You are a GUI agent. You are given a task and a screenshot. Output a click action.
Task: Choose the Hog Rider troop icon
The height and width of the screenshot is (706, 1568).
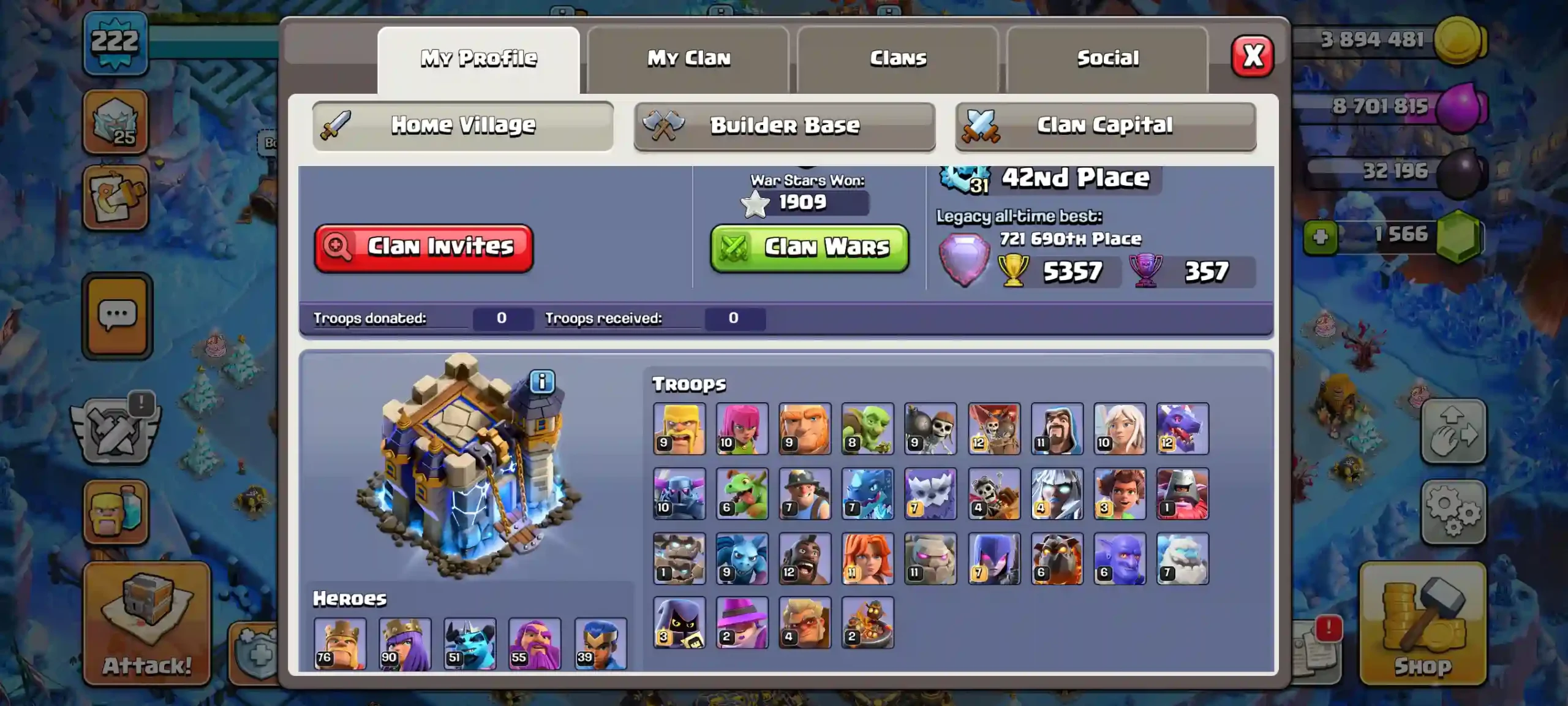[805, 558]
